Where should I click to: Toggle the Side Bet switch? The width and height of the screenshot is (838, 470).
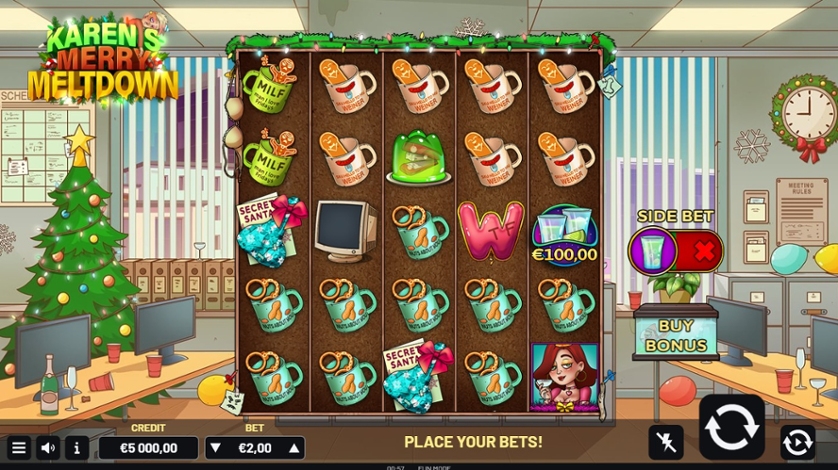click(x=676, y=250)
